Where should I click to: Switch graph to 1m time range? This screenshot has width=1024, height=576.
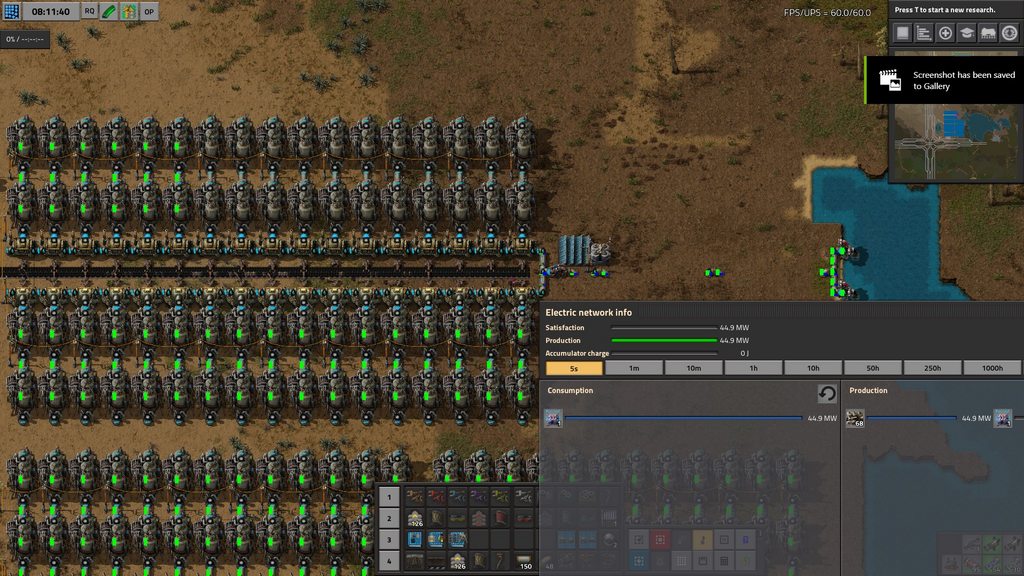coord(634,368)
